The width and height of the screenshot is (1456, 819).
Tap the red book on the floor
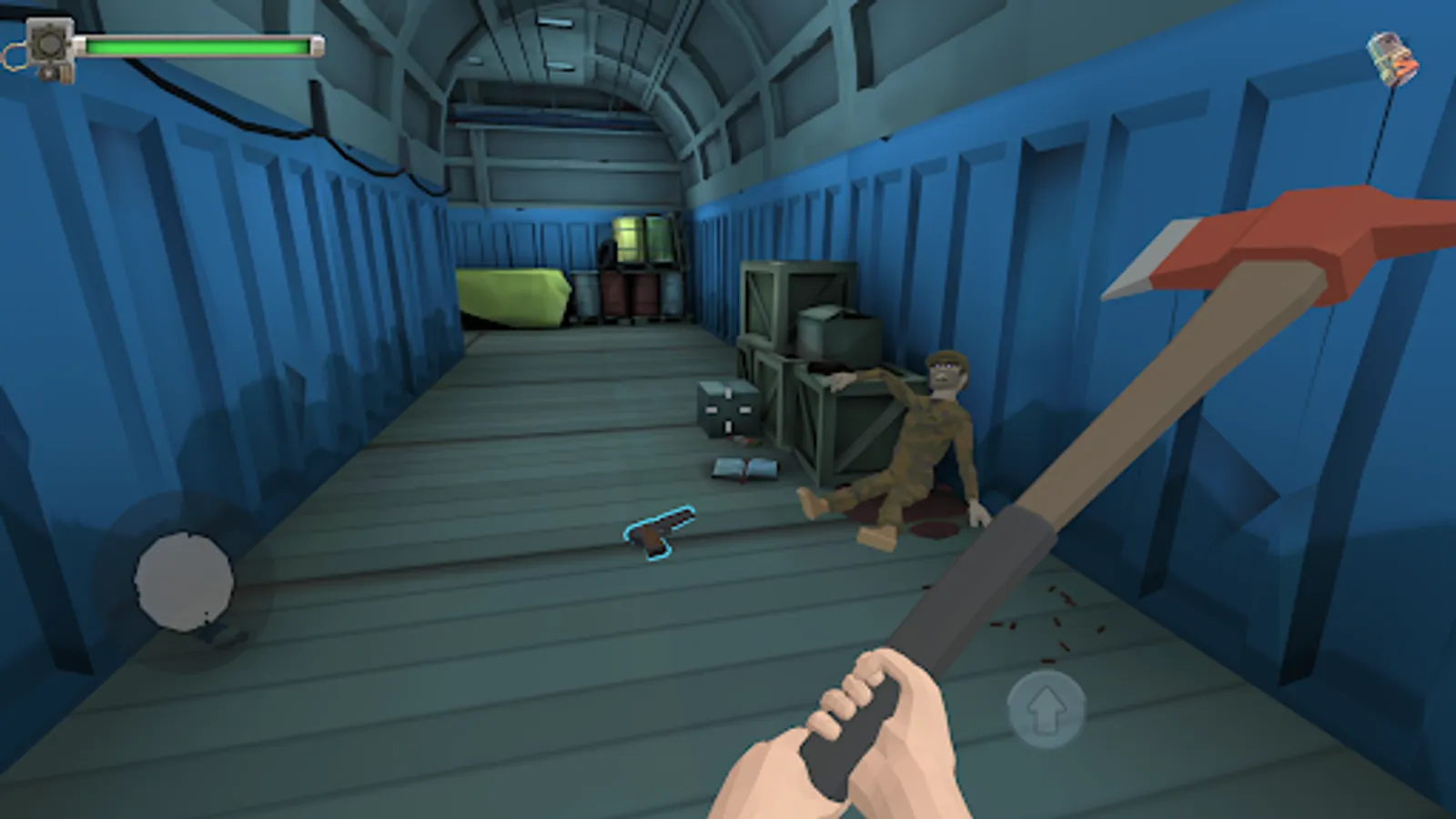pyautogui.click(x=743, y=468)
